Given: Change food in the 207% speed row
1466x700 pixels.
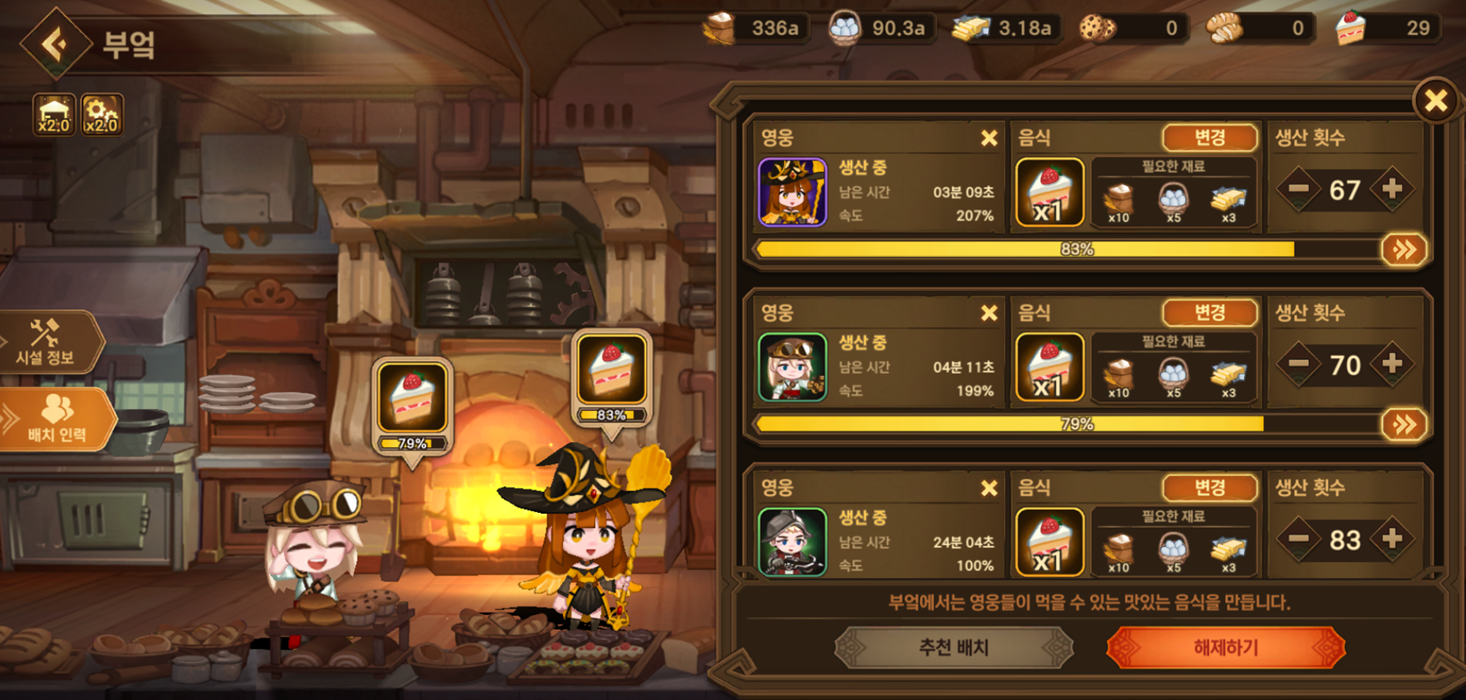Looking at the screenshot, I should click(x=1209, y=138).
